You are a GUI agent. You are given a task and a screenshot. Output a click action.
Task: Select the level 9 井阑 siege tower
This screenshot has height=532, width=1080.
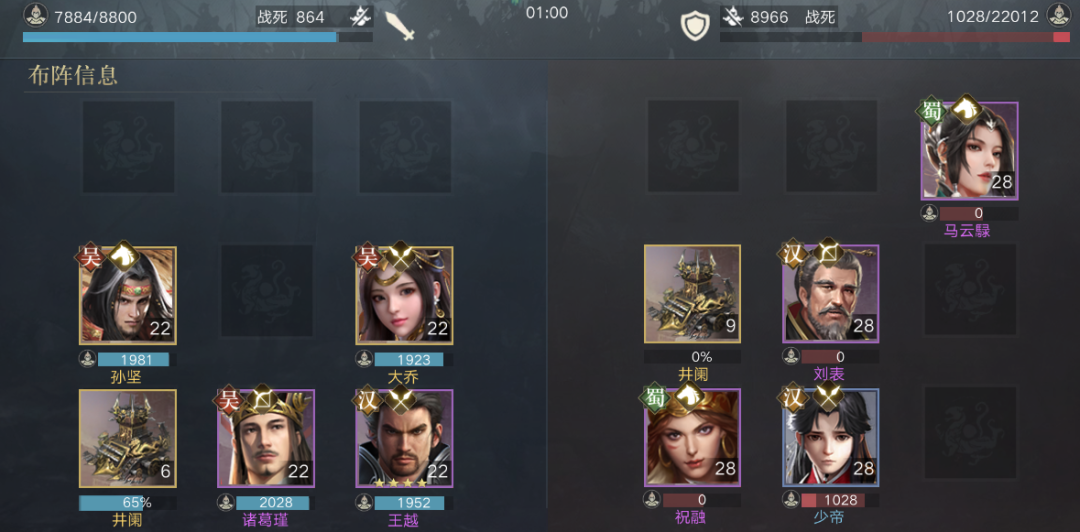[692, 295]
